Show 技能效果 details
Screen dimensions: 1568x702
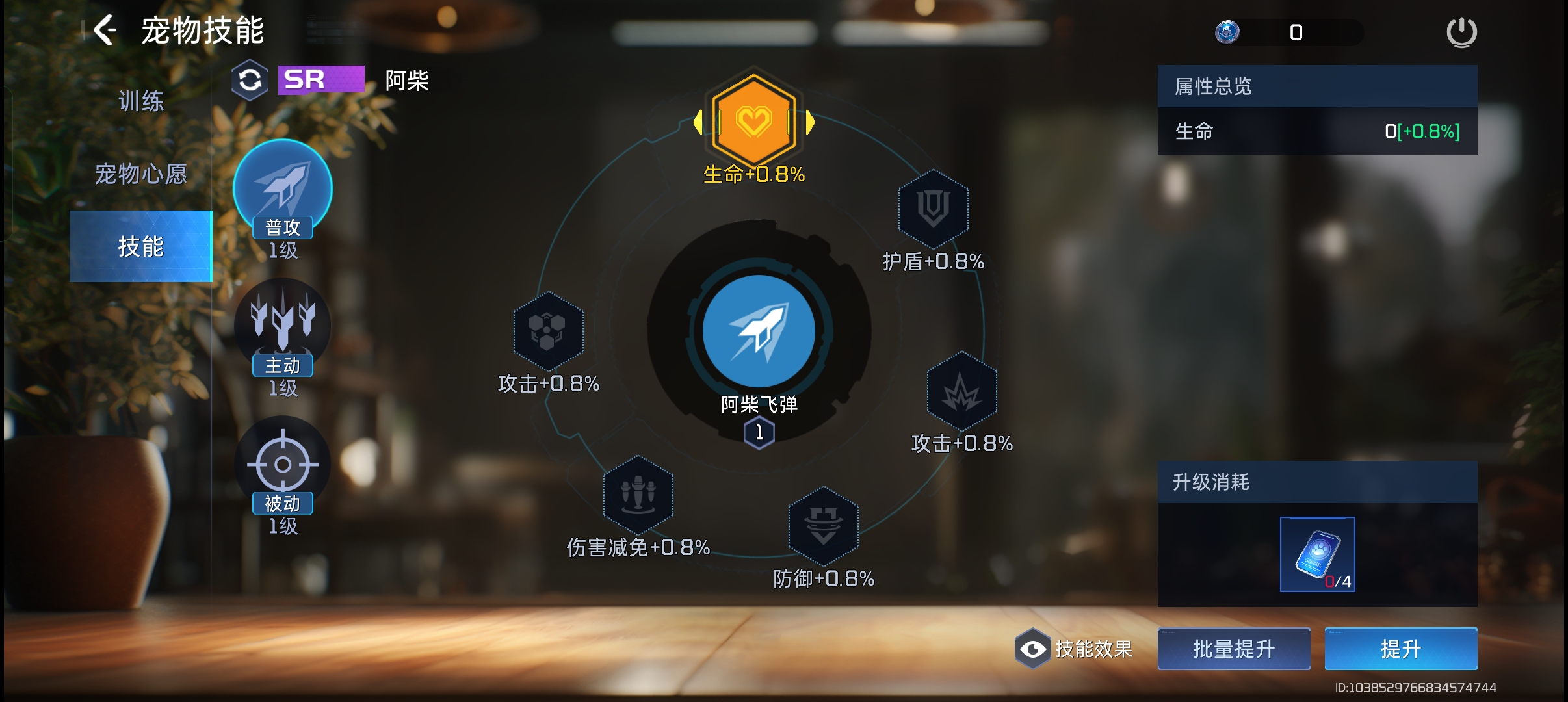tap(1075, 649)
